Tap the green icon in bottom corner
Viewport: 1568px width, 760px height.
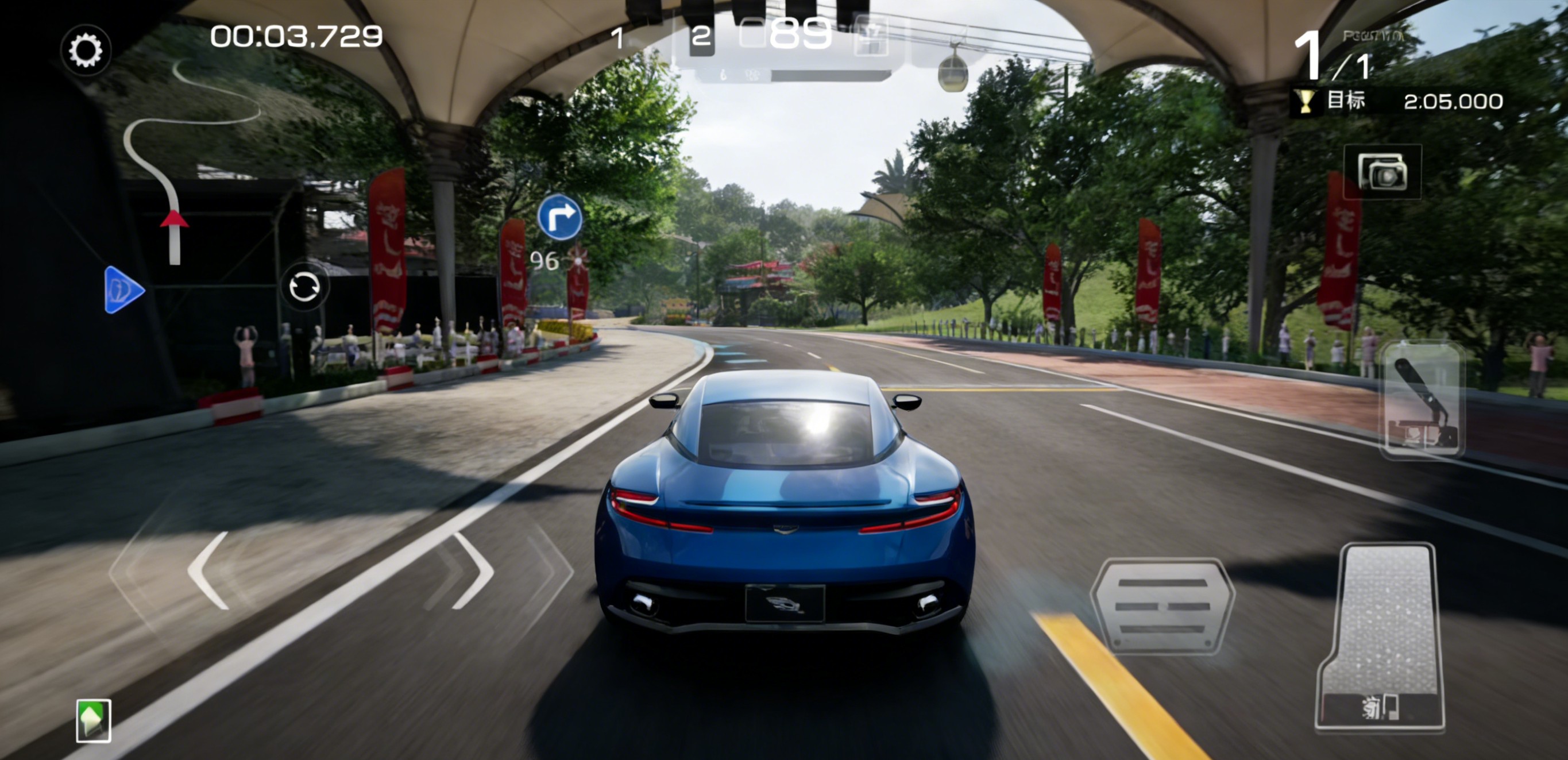(94, 720)
